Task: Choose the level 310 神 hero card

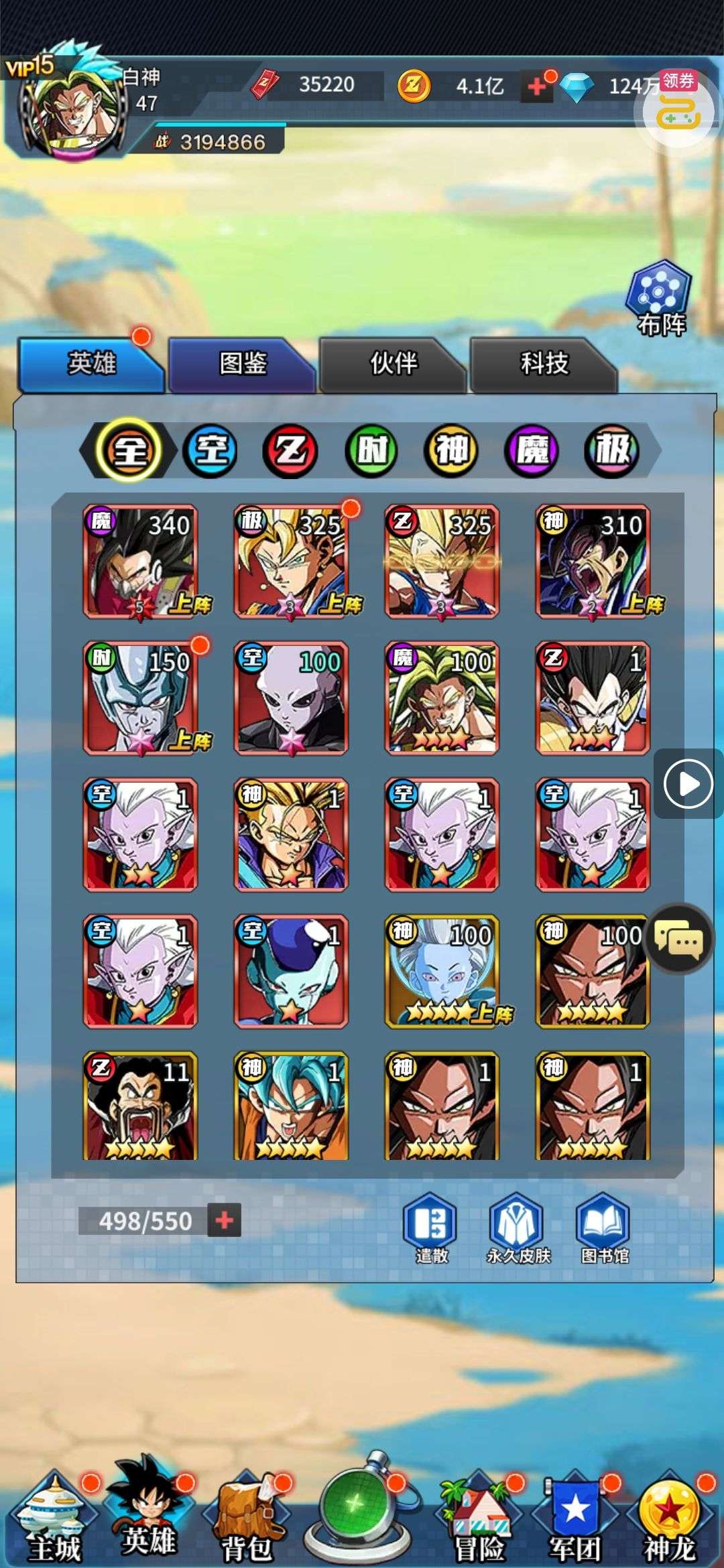Action: (x=593, y=562)
